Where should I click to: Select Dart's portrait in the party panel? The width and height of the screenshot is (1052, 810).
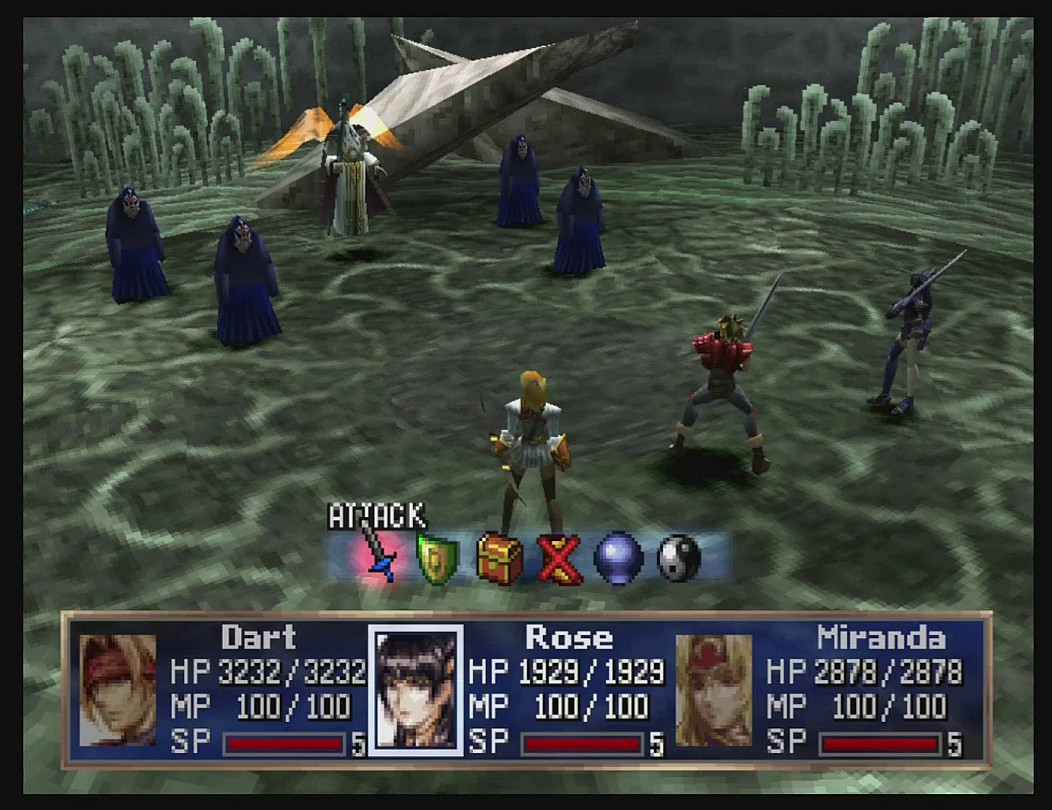tap(118, 690)
